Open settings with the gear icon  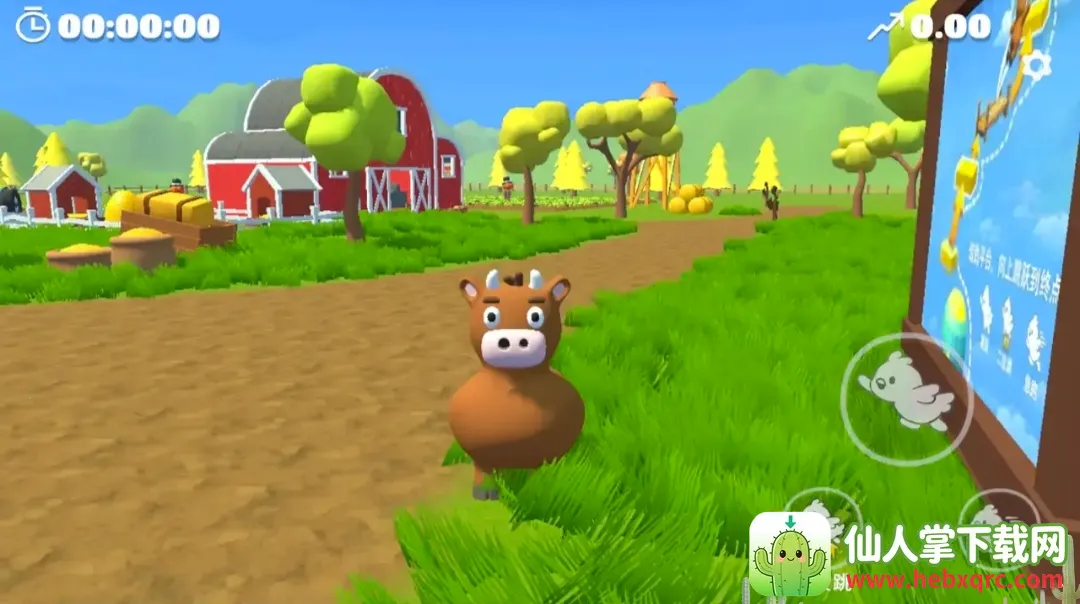1037,66
